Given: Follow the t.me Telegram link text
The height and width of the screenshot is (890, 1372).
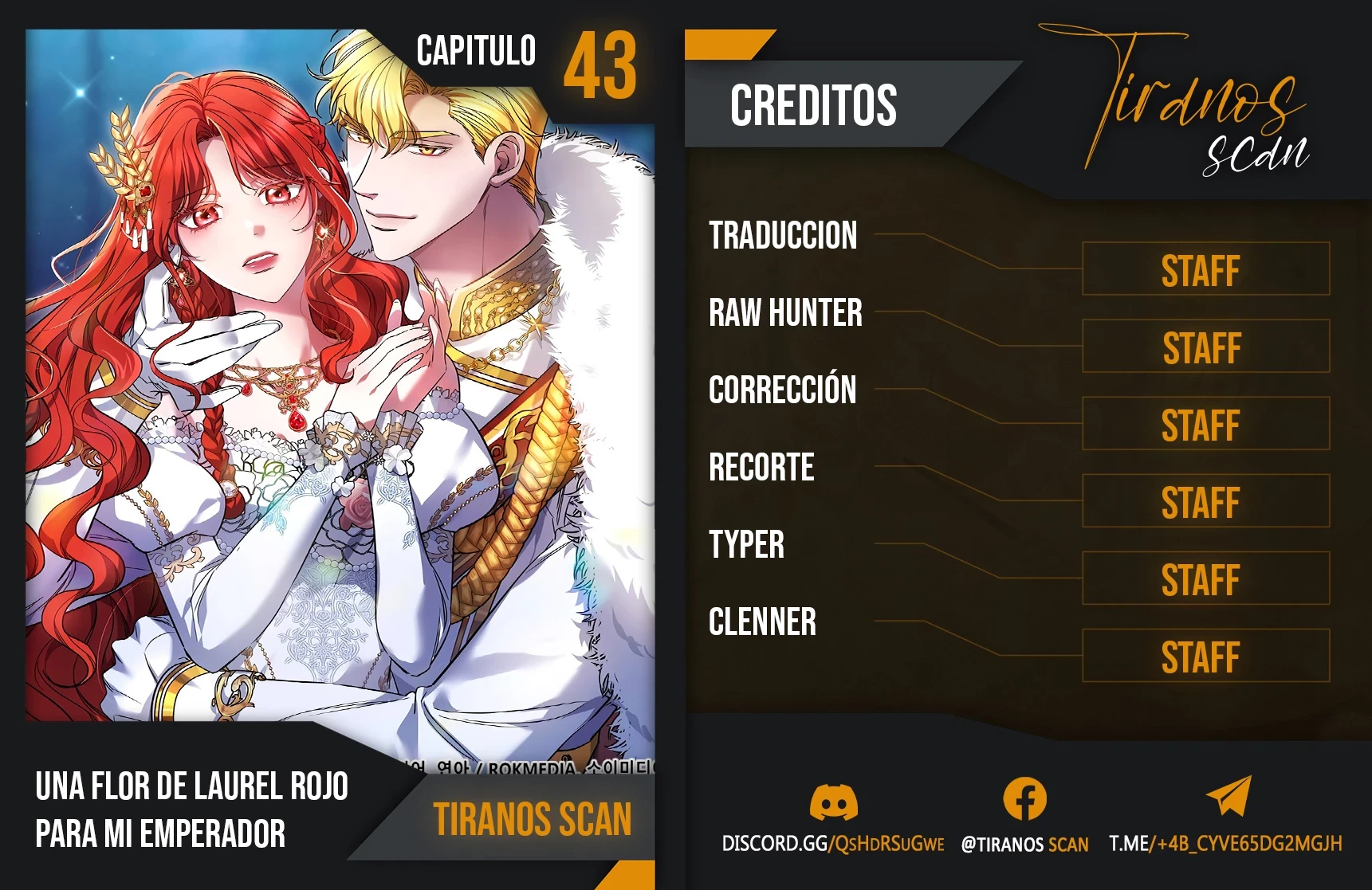Looking at the screenshot, I should pyautogui.click(x=1225, y=844).
